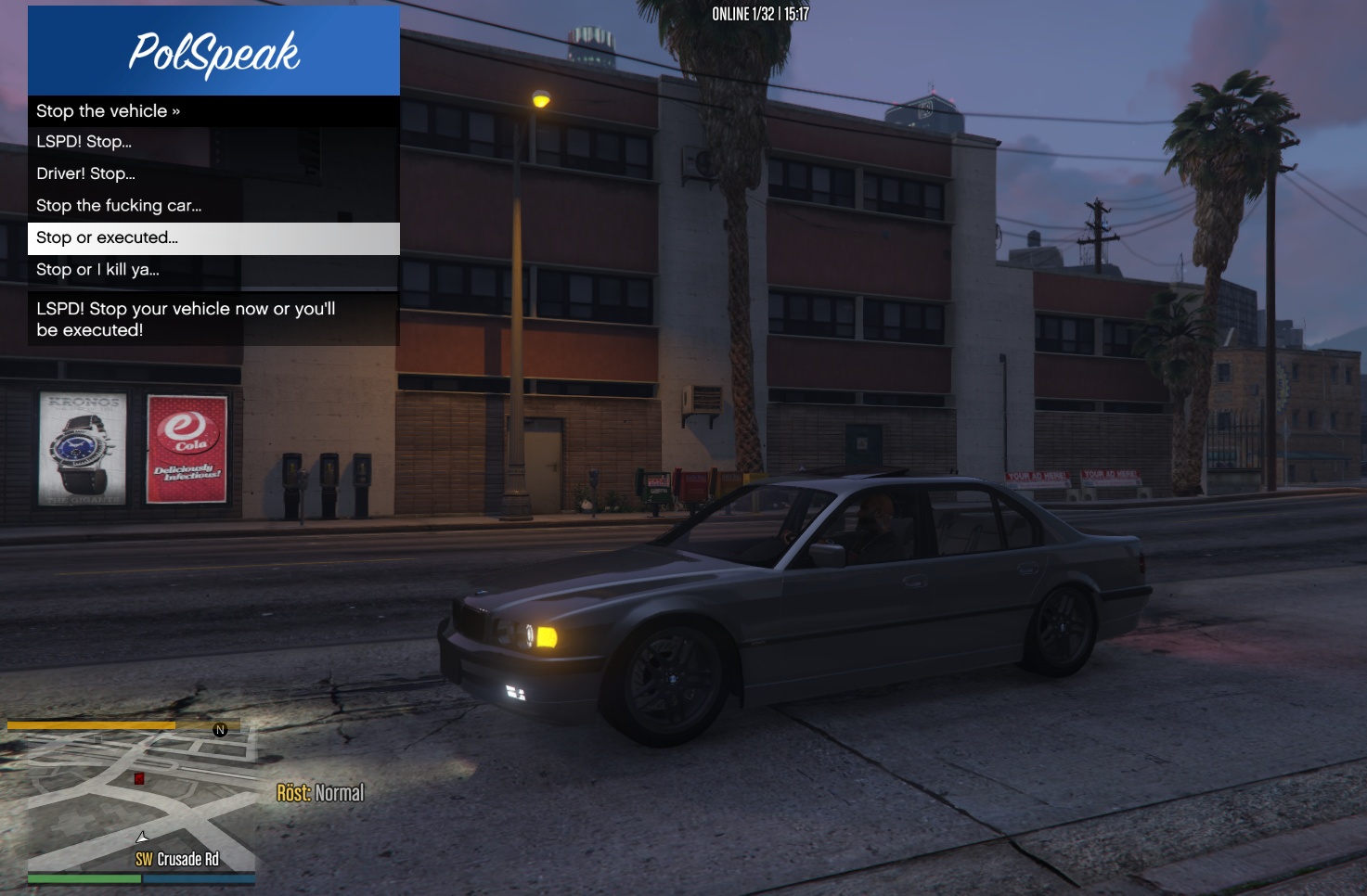Click the red marker on the minimap
Image resolution: width=1367 pixels, height=896 pixels.
[139, 778]
